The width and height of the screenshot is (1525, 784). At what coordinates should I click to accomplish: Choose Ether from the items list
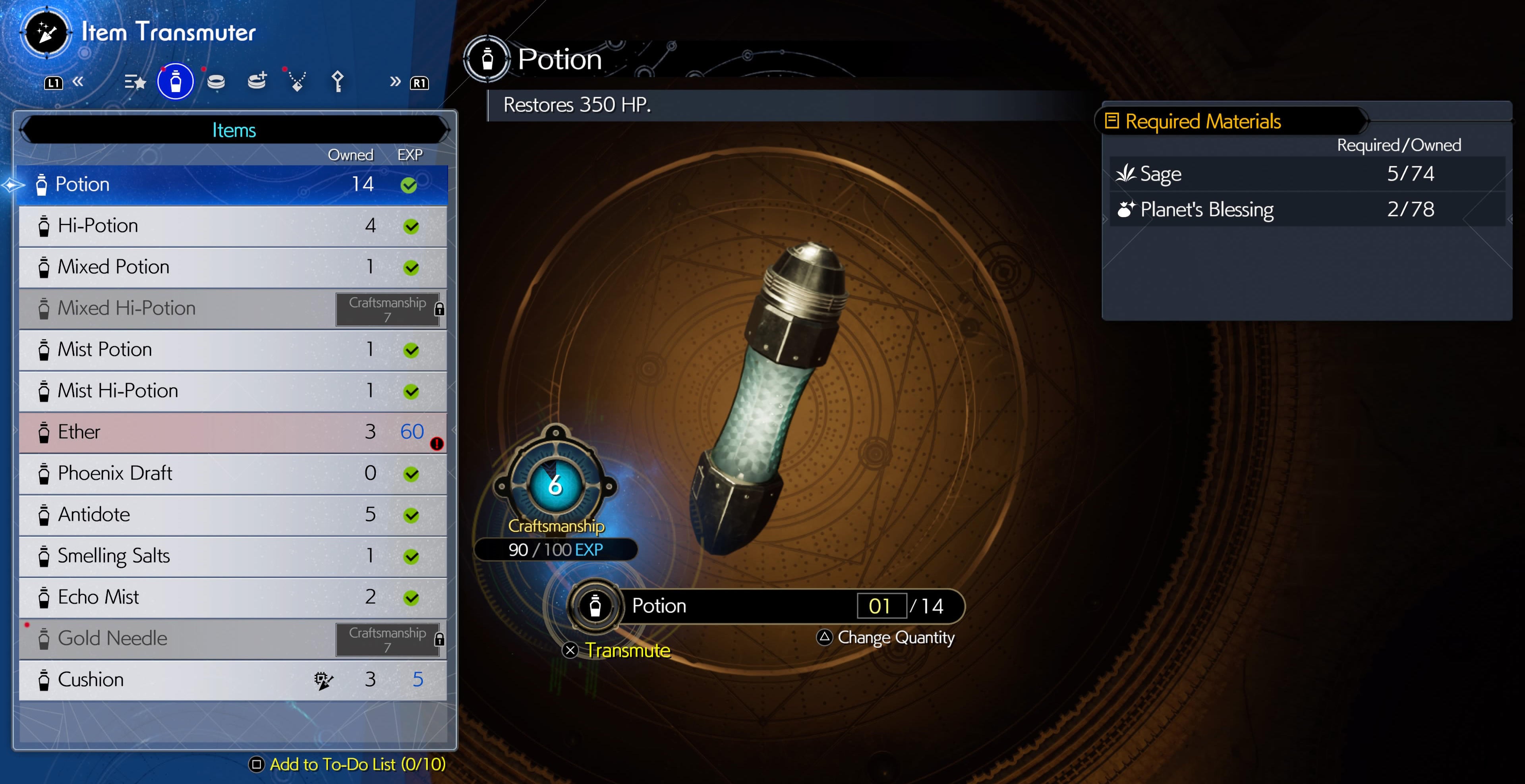click(232, 433)
